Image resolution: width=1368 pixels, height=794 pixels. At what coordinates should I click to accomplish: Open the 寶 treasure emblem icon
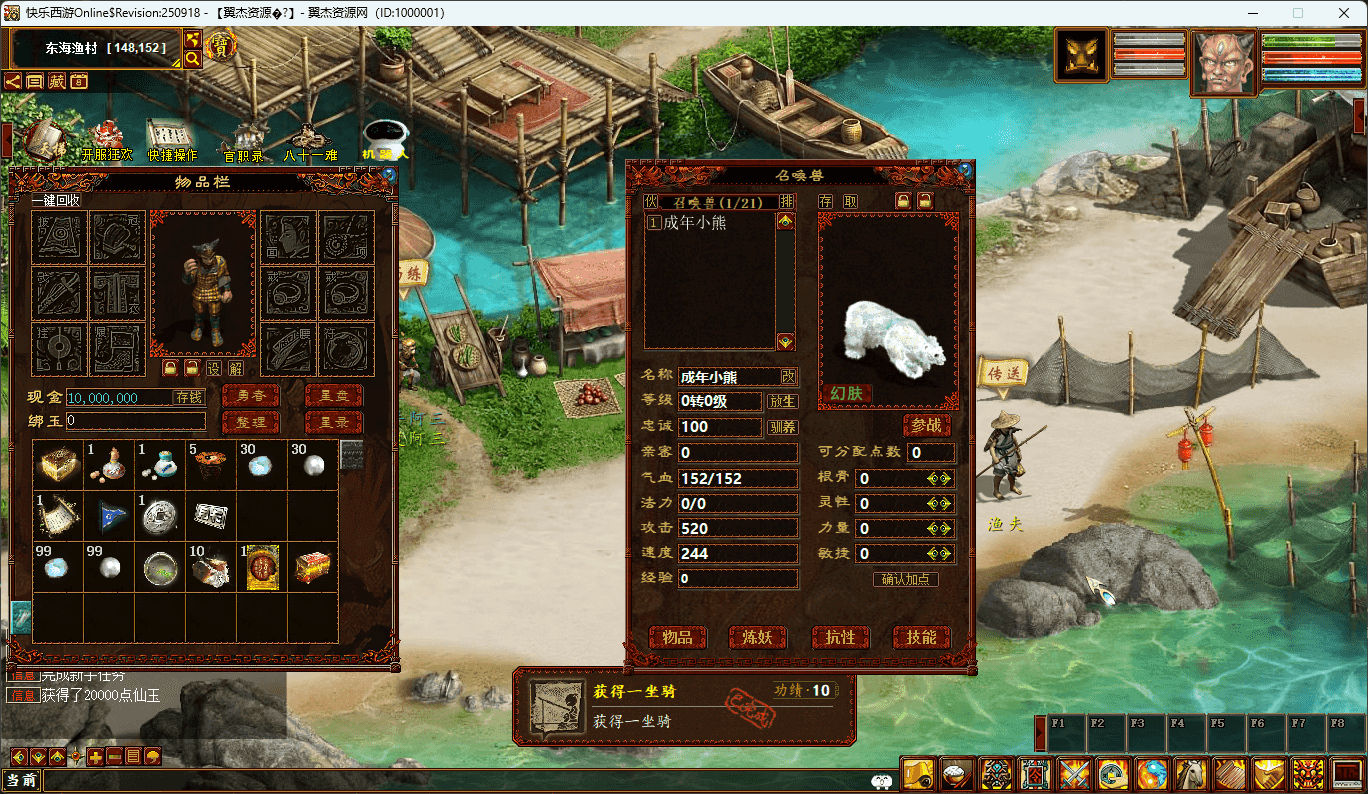coord(221,46)
